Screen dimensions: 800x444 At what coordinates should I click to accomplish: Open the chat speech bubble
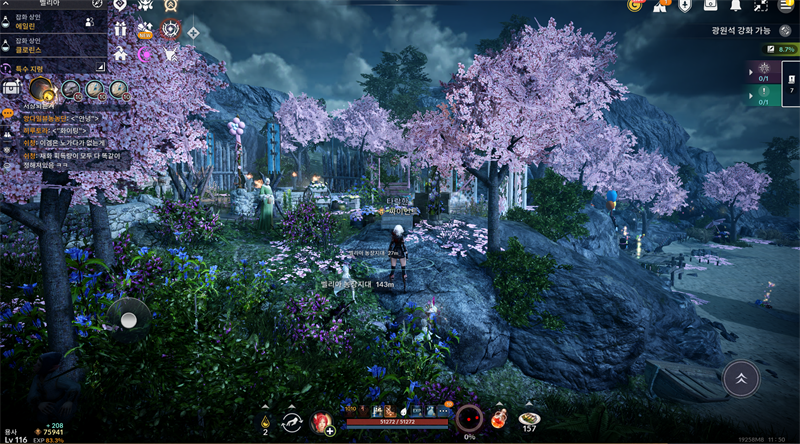coord(8,114)
